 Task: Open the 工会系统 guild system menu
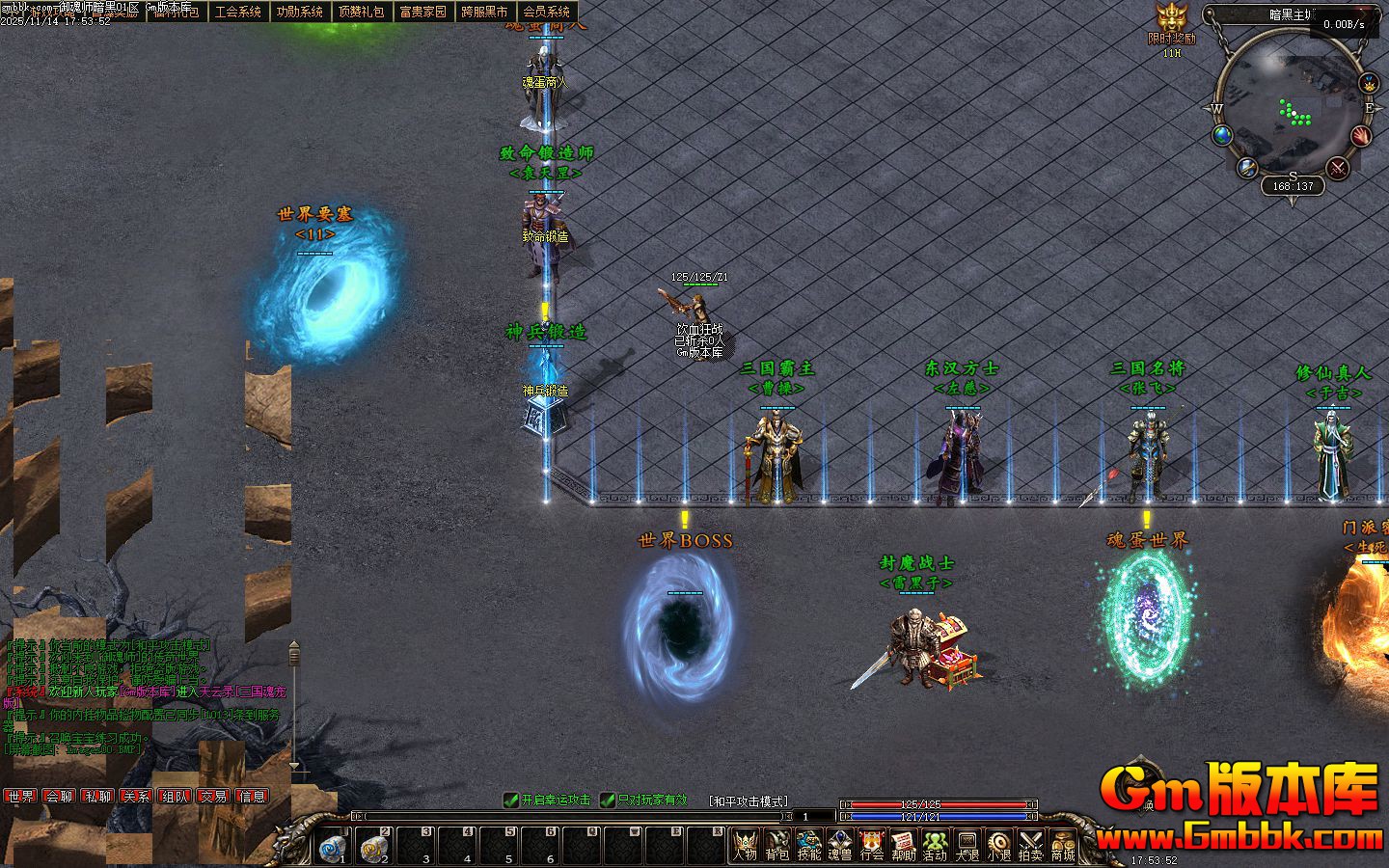coord(238,12)
